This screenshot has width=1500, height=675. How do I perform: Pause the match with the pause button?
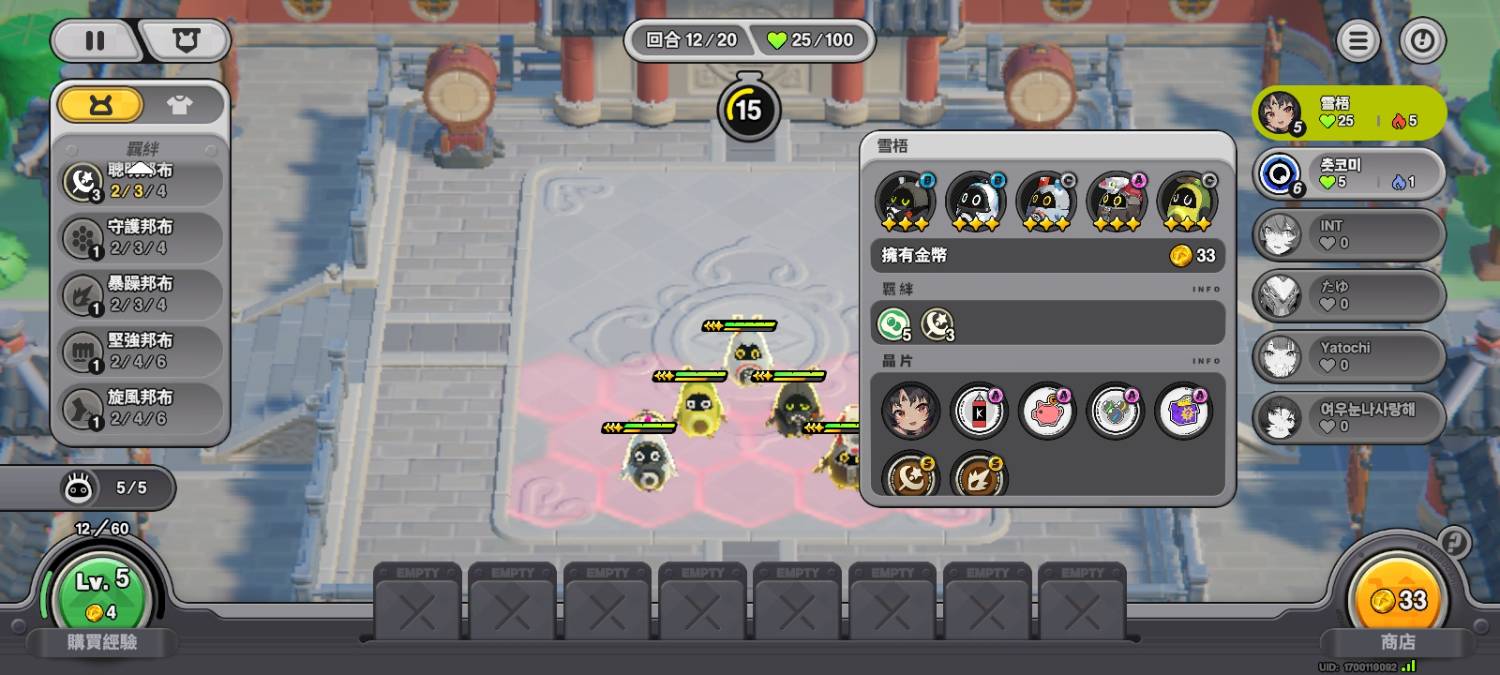pos(95,41)
